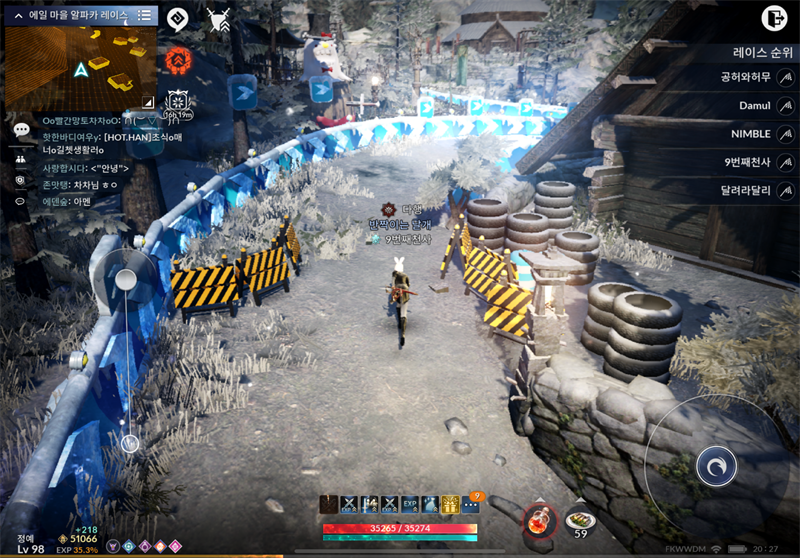Viewport: 800px width, 558px height.
Task: Open the snowflake event icon with 16h timer
Action: click(x=178, y=102)
